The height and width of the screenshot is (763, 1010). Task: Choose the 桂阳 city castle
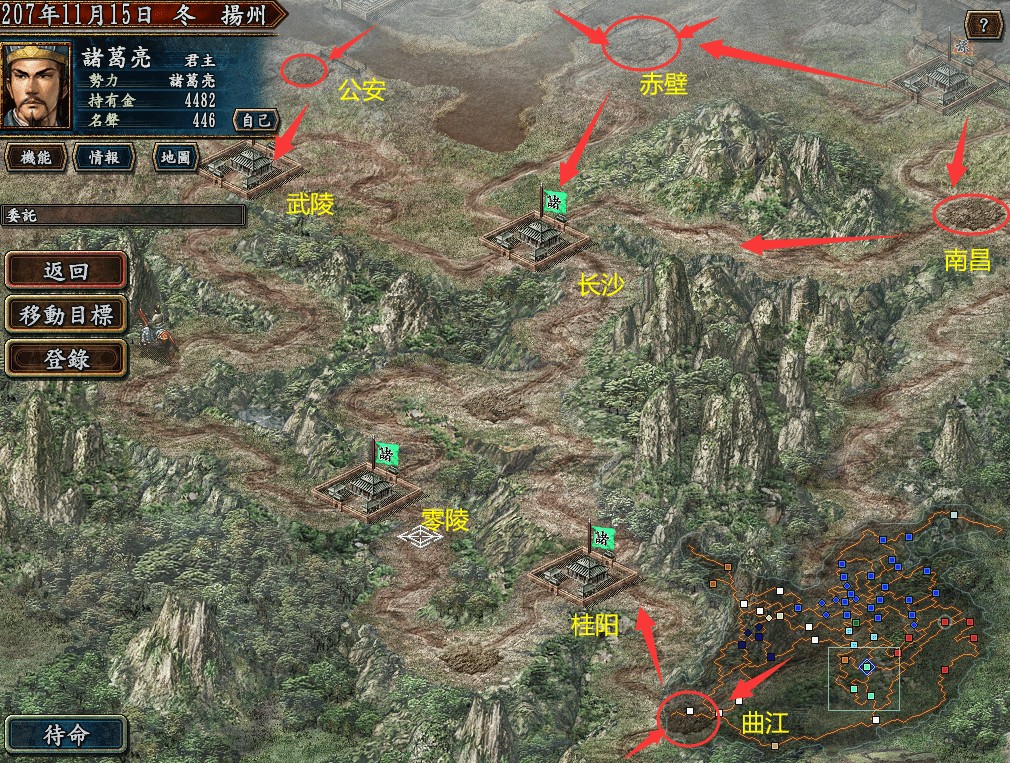point(583,573)
